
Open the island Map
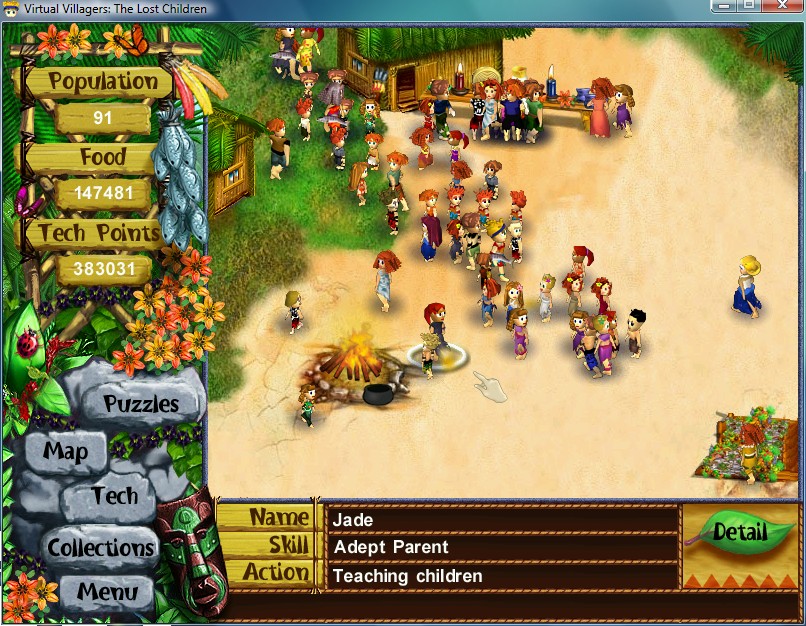pyautogui.click(x=65, y=451)
